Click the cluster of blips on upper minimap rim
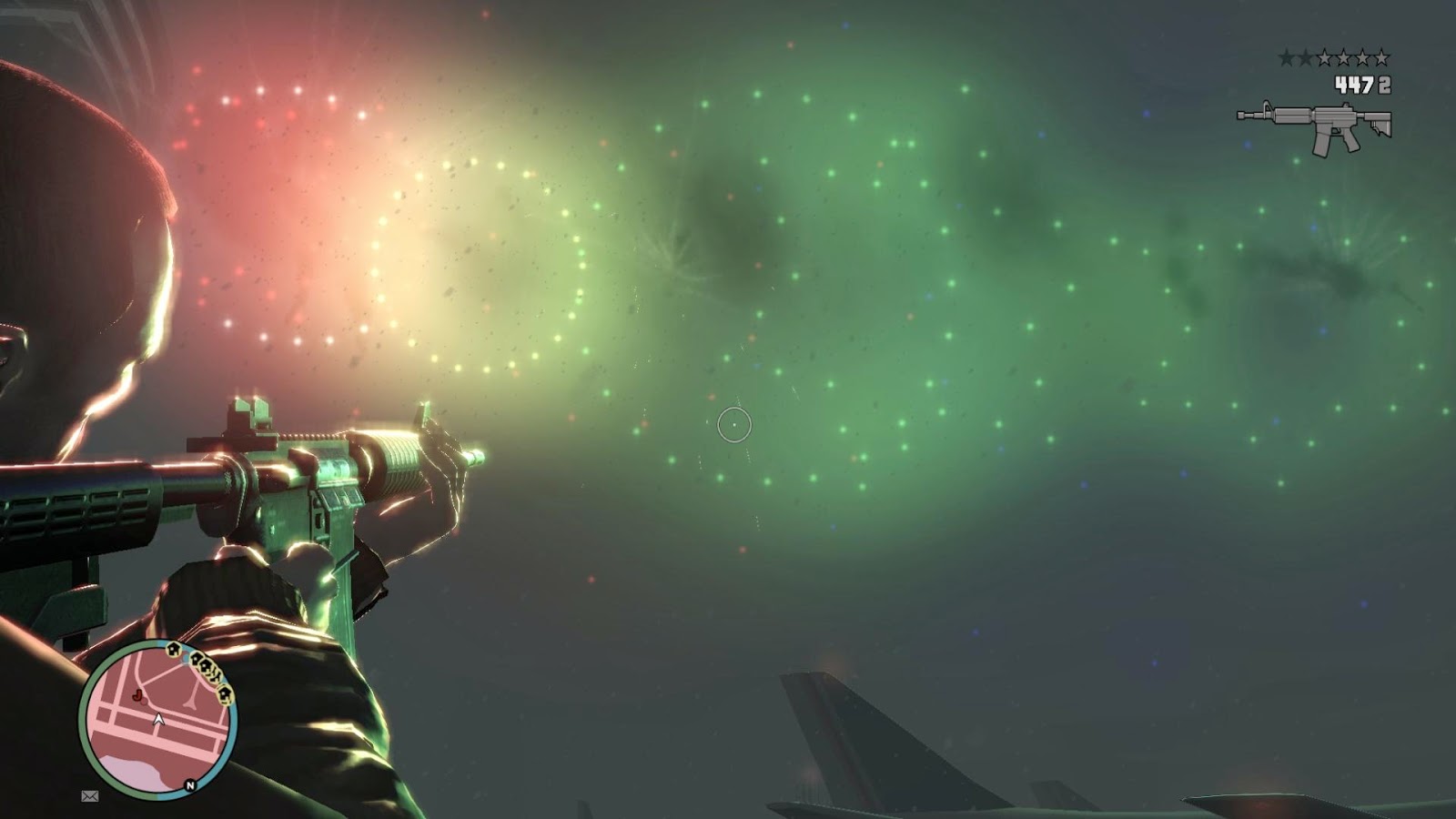Viewport: 1456px width, 819px height. point(202,666)
